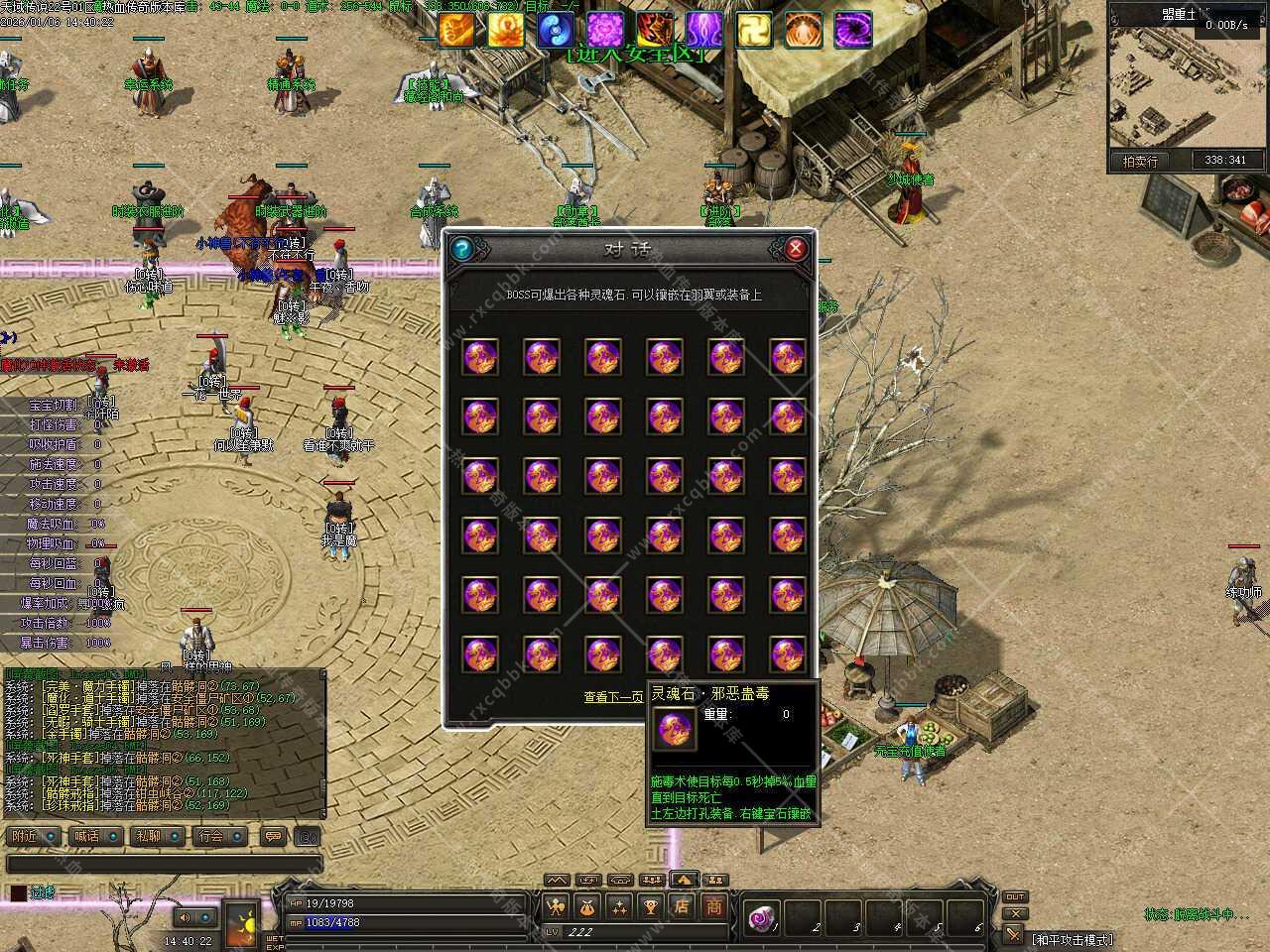The height and width of the screenshot is (952, 1270).
Task: Activate the golden swastika symbol skill
Action: [x=754, y=31]
